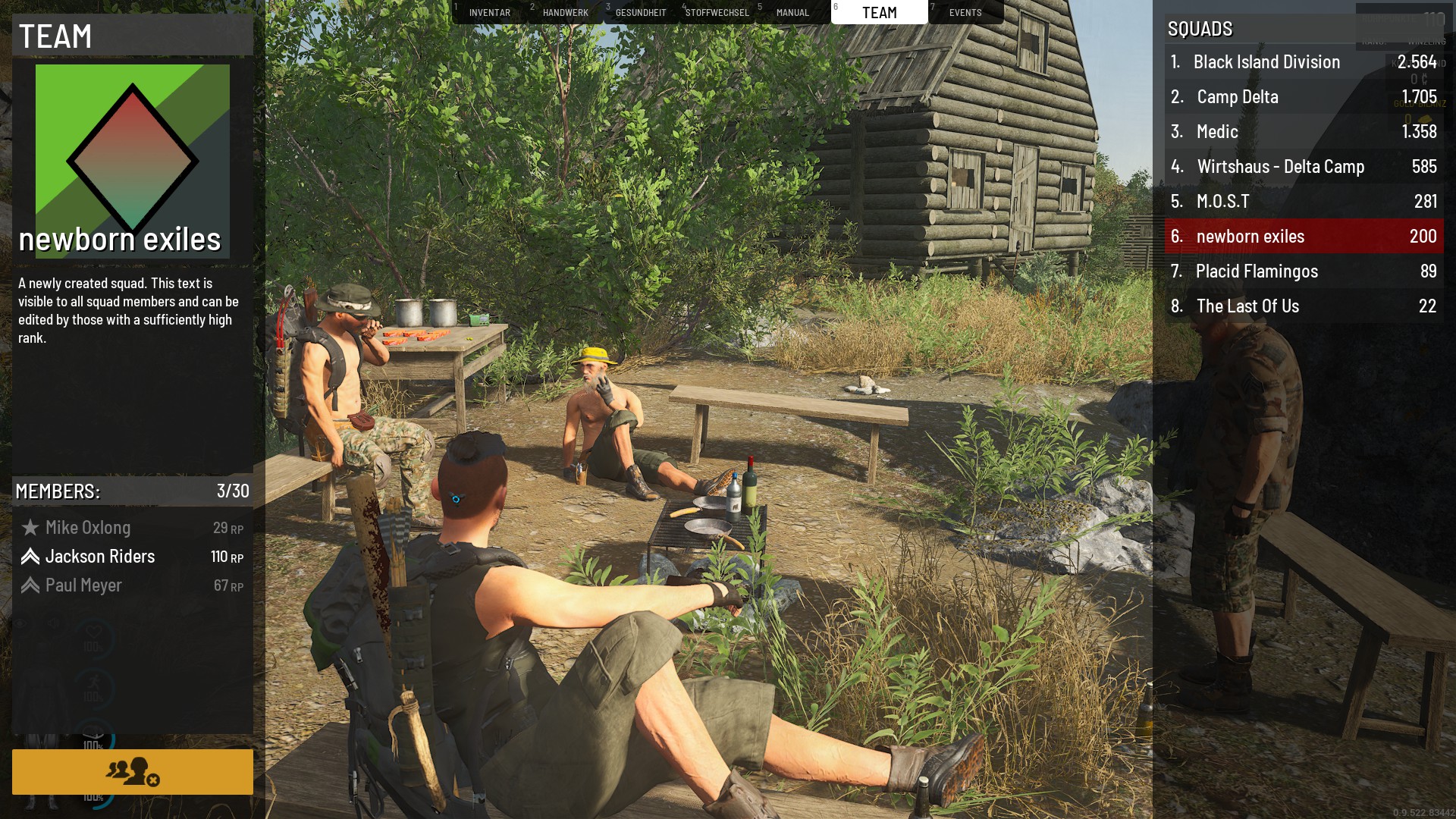1456x819 pixels.
Task: Select the Gesundheit tab
Action: pyautogui.click(x=641, y=12)
